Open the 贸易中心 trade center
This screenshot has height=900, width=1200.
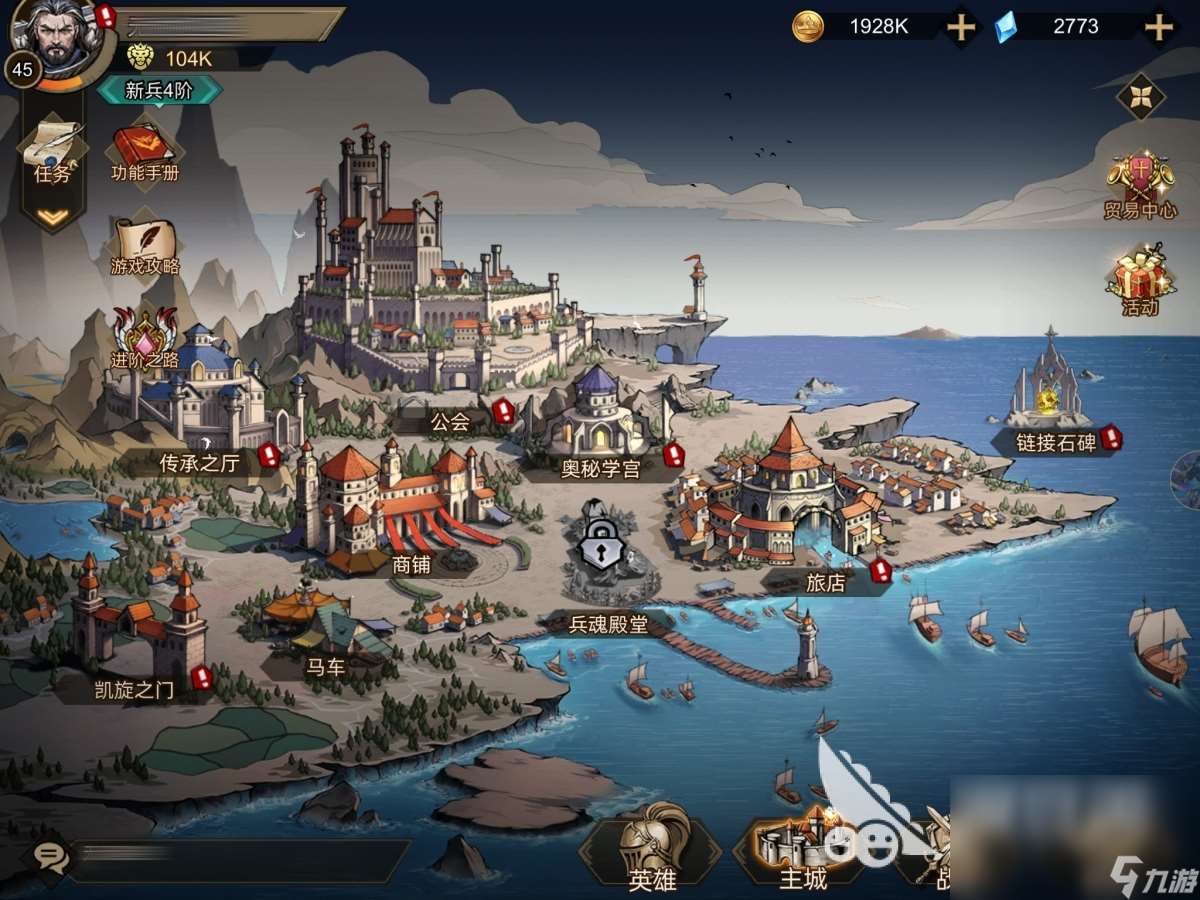[1140, 186]
